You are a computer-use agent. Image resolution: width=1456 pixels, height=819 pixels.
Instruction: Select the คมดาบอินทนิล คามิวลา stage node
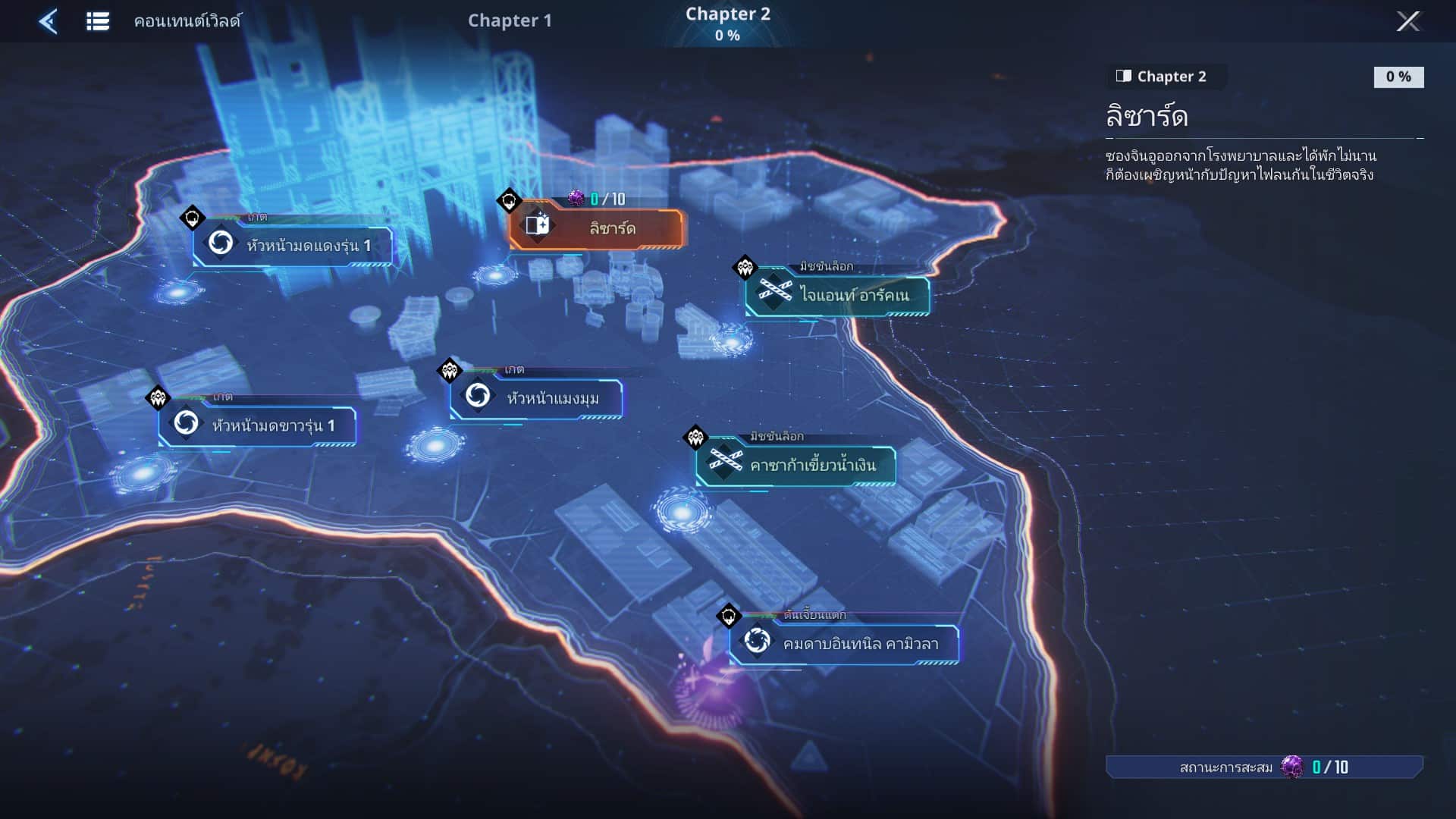tap(844, 644)
